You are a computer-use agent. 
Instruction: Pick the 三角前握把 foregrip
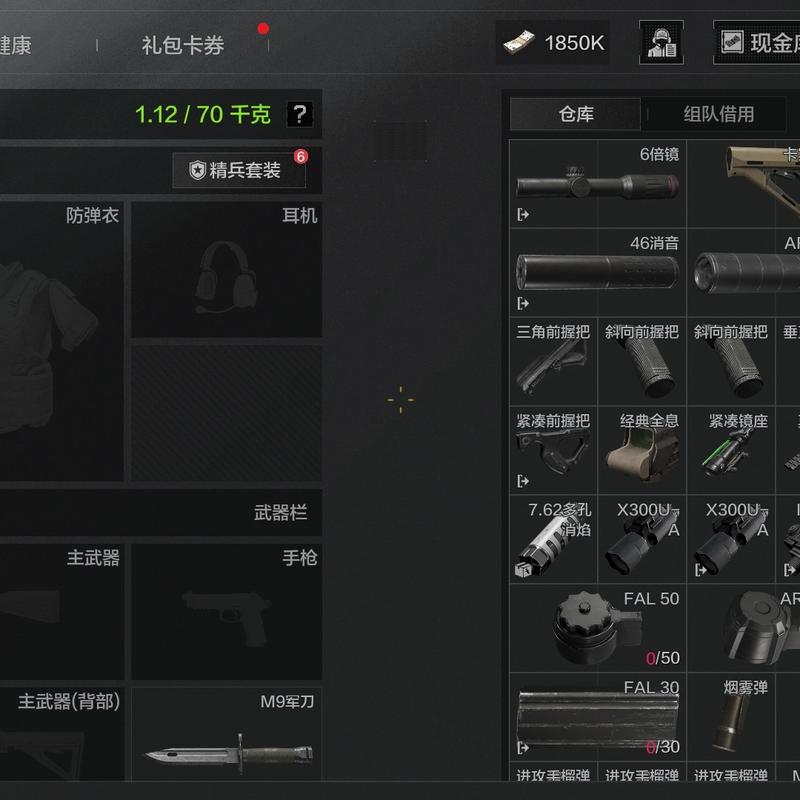(553, 361)
